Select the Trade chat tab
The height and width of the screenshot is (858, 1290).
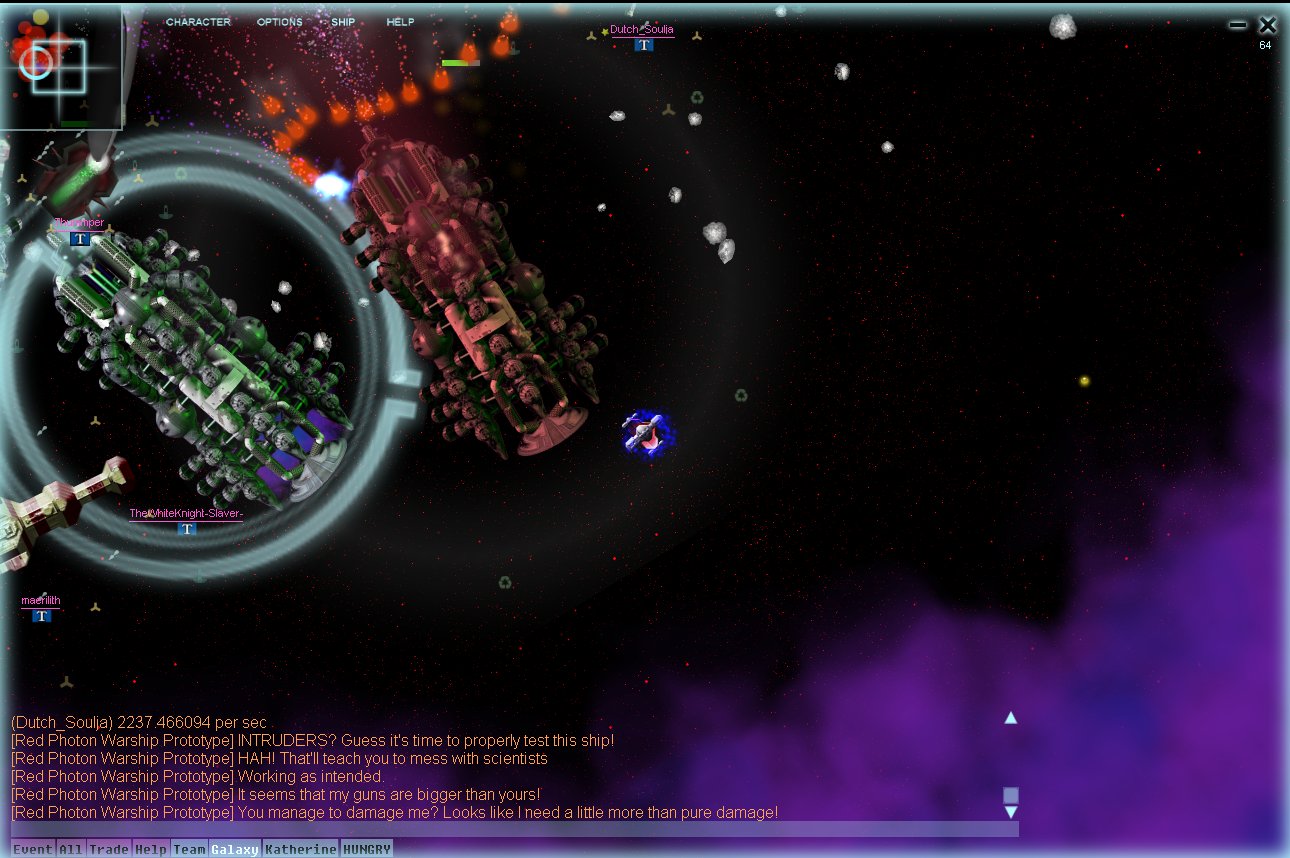[109, 849]
